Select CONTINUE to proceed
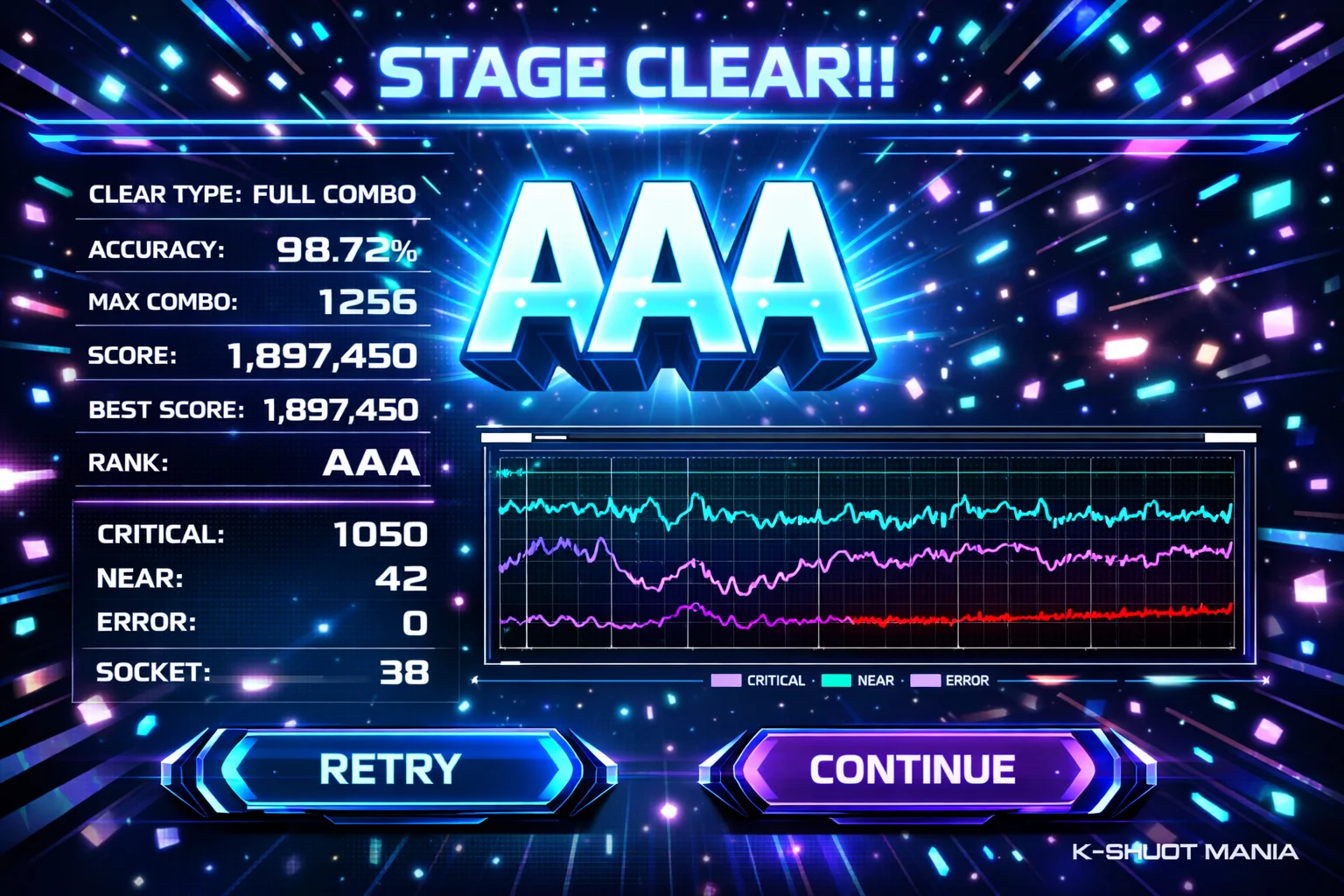The image size is (1344, 896). 913,770
